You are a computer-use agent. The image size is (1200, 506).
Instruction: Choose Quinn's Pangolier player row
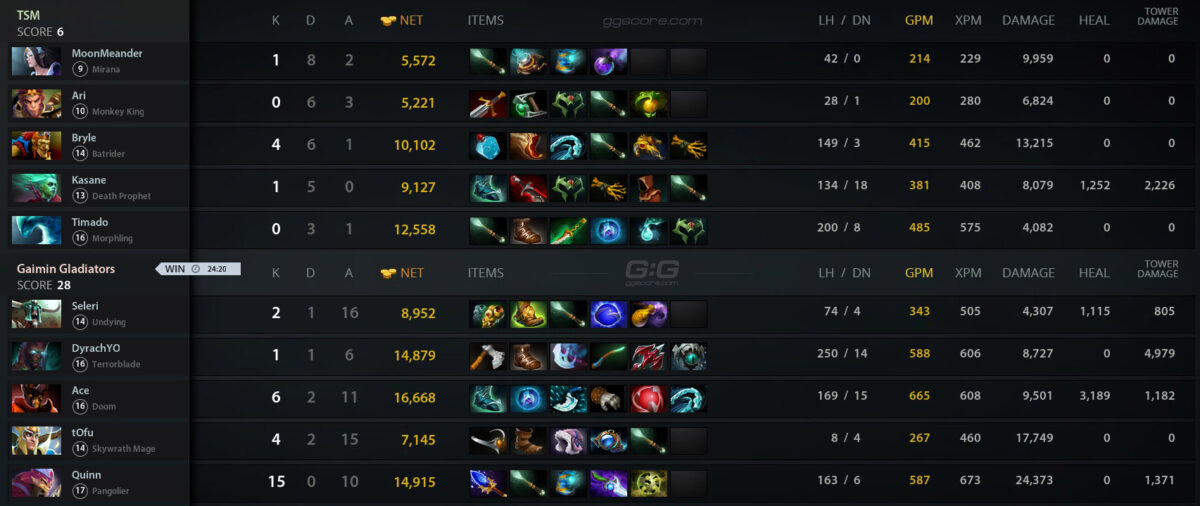[100, 482]
